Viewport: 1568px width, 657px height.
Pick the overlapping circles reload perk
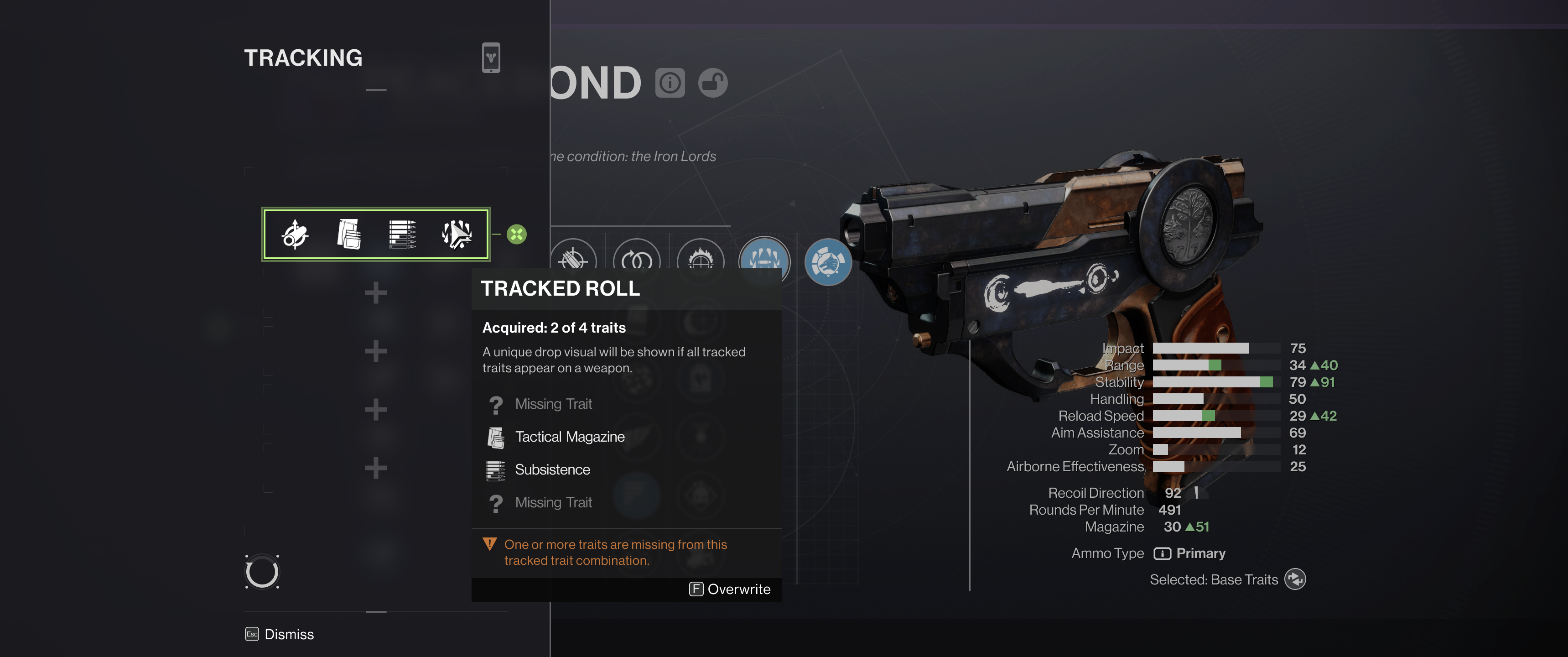coord(637,259)
